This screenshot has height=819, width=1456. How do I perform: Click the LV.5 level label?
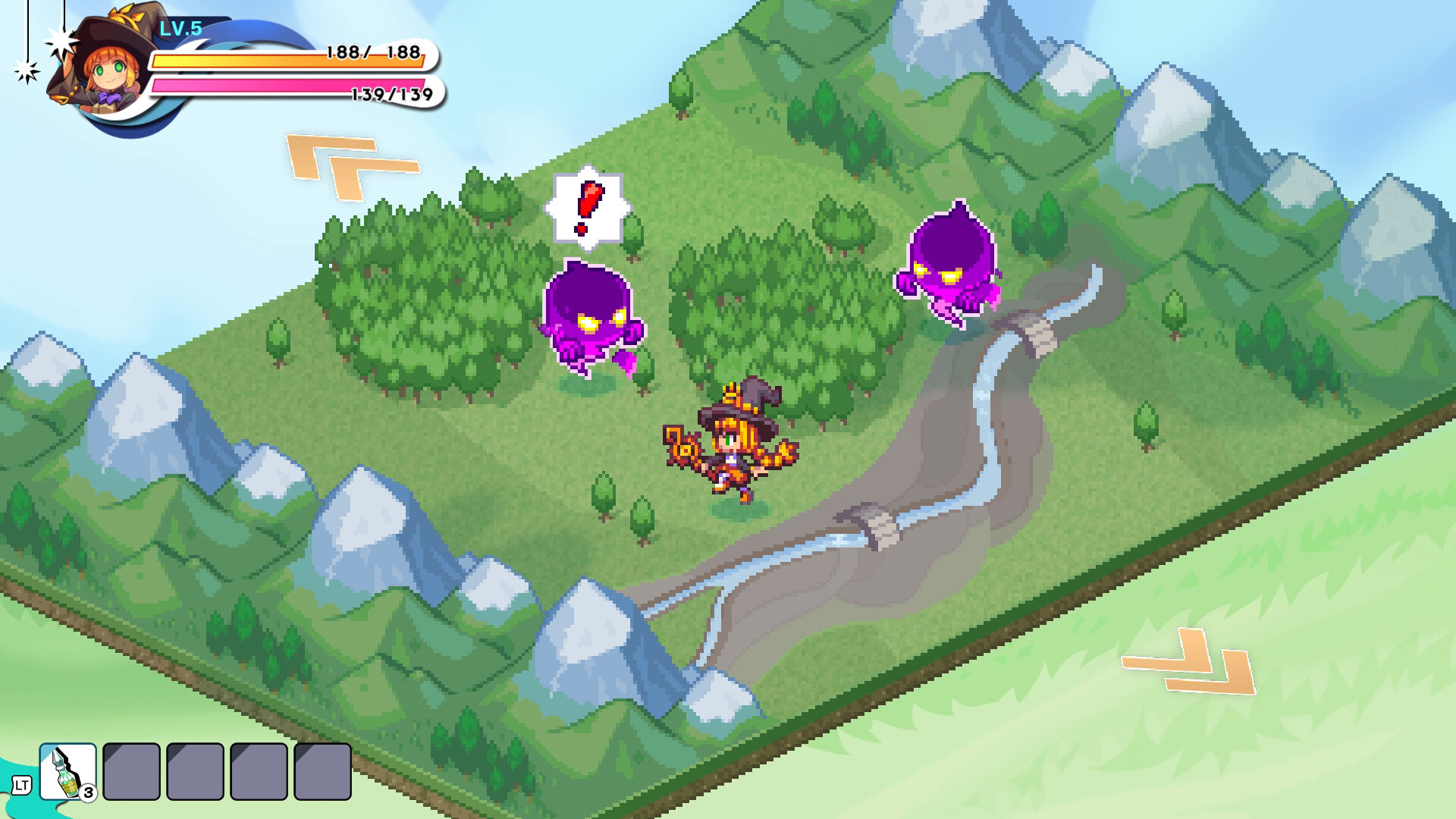[180, 27]
